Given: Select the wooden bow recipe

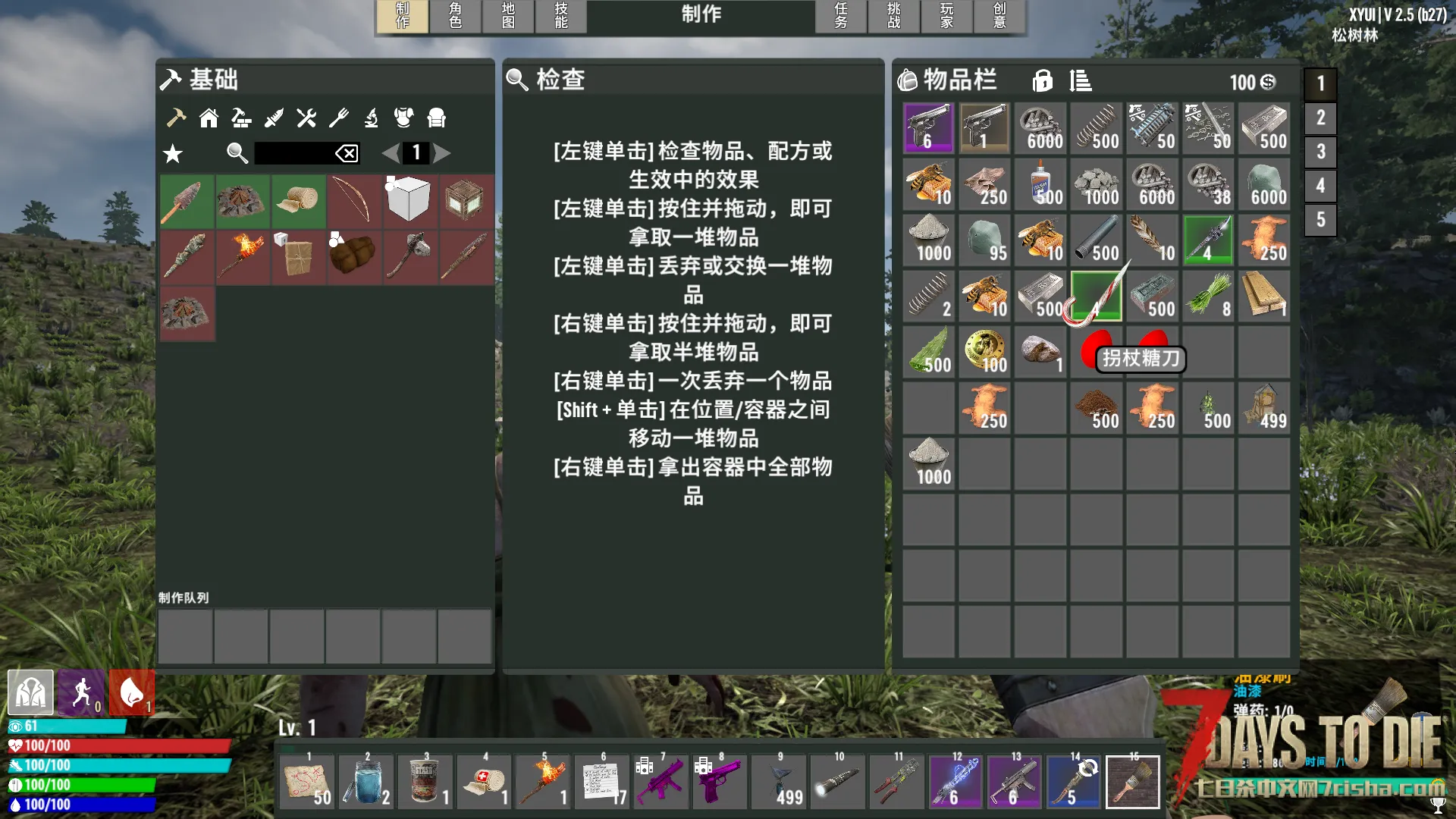Looking at the screenshot, I should click(x=354, y=201).
